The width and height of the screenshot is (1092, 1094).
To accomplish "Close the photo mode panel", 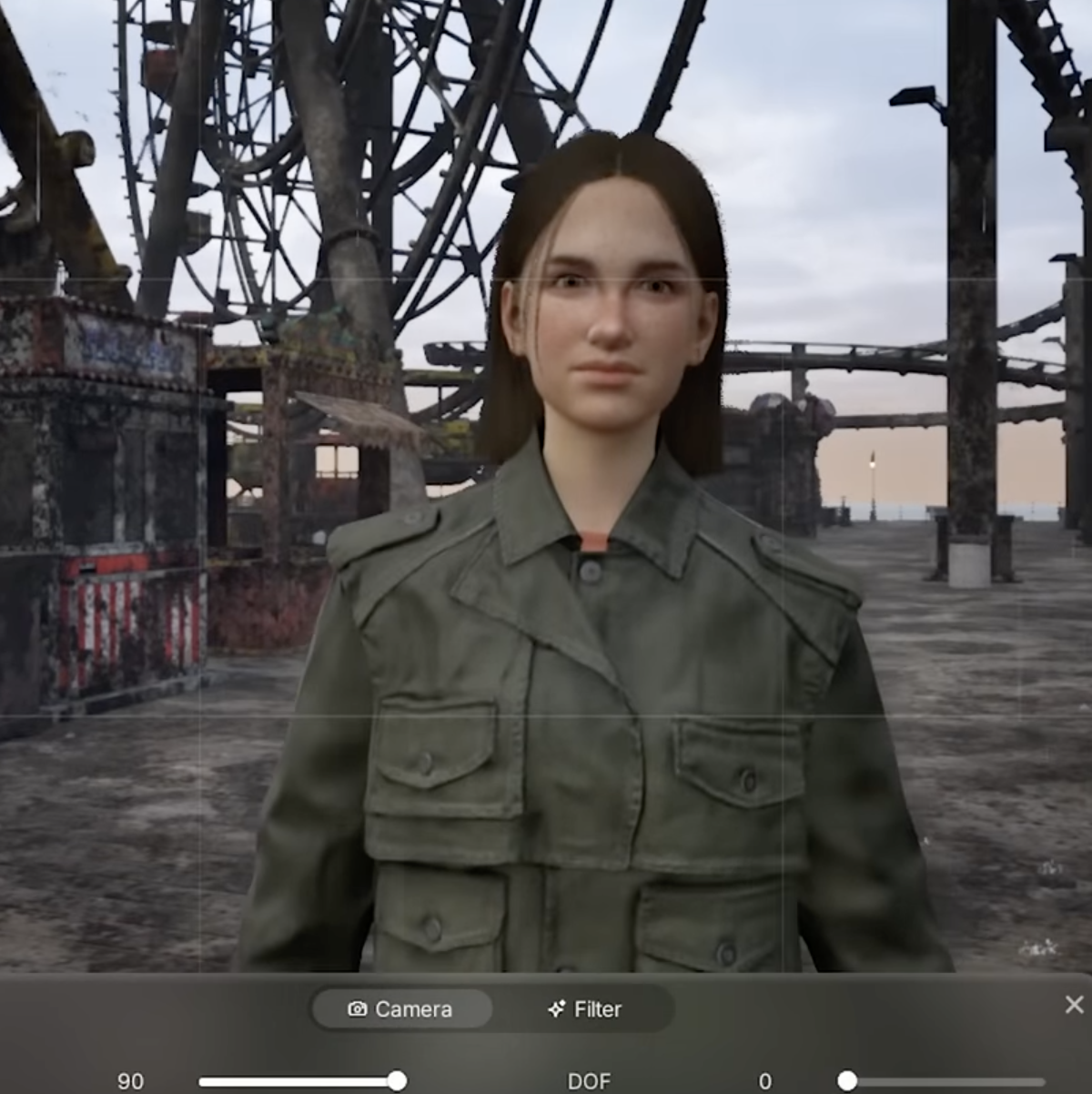I will click(x=1074, y=1004).
